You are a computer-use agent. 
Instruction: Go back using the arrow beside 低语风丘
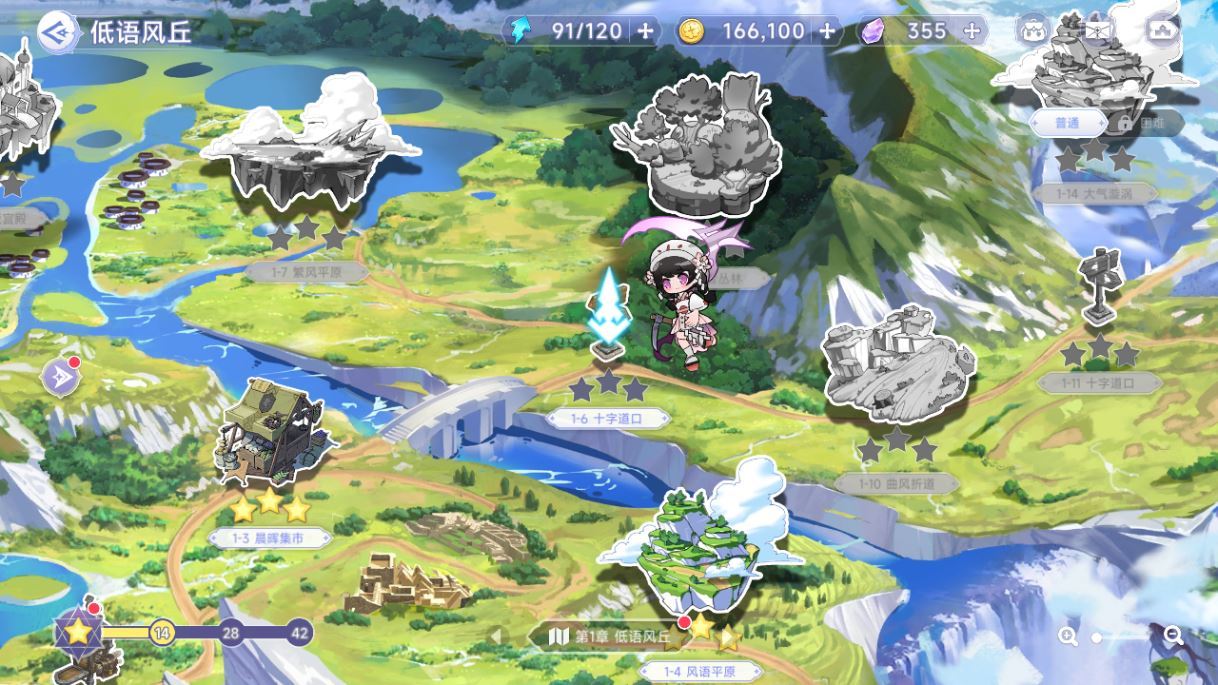[x=59, y=31]
